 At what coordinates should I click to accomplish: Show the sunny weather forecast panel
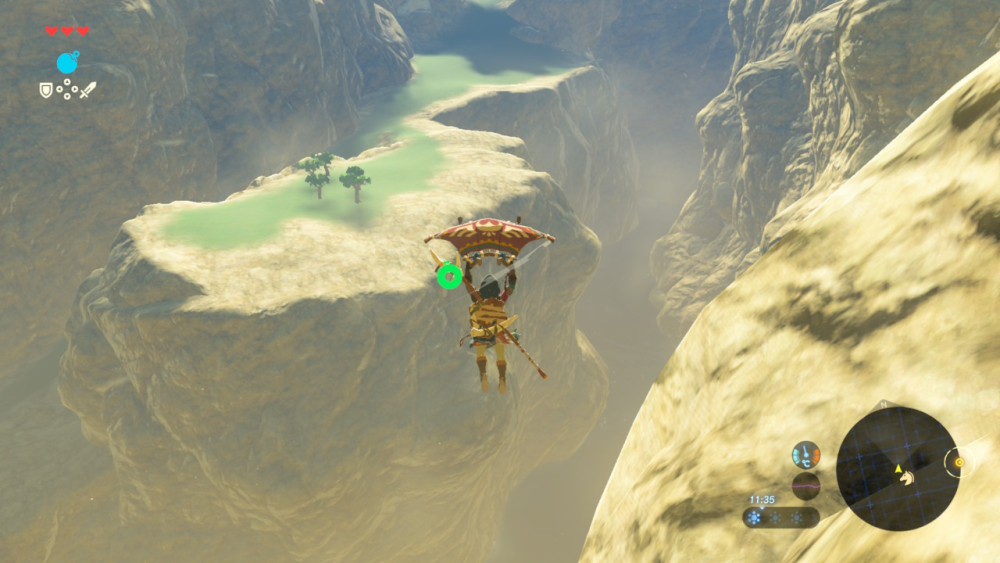(781, 518)
